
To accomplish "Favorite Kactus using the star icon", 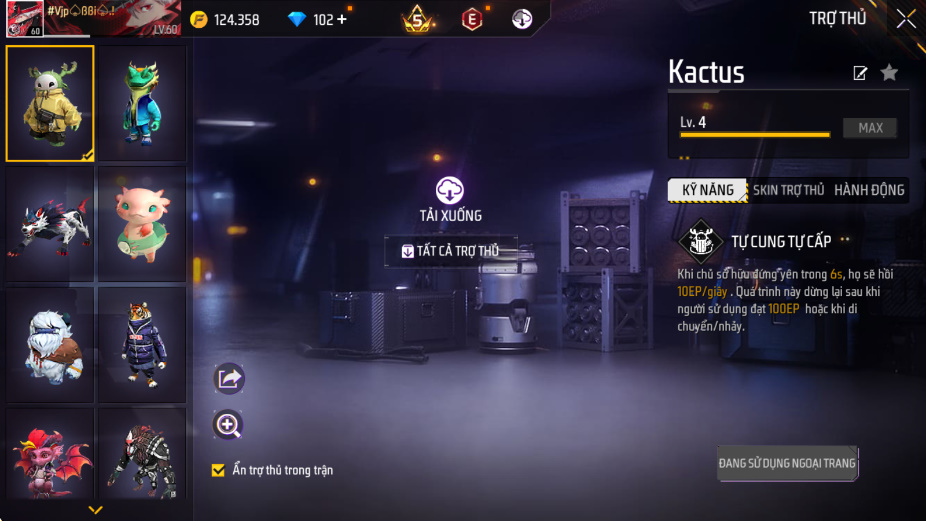I will point(888,73).
